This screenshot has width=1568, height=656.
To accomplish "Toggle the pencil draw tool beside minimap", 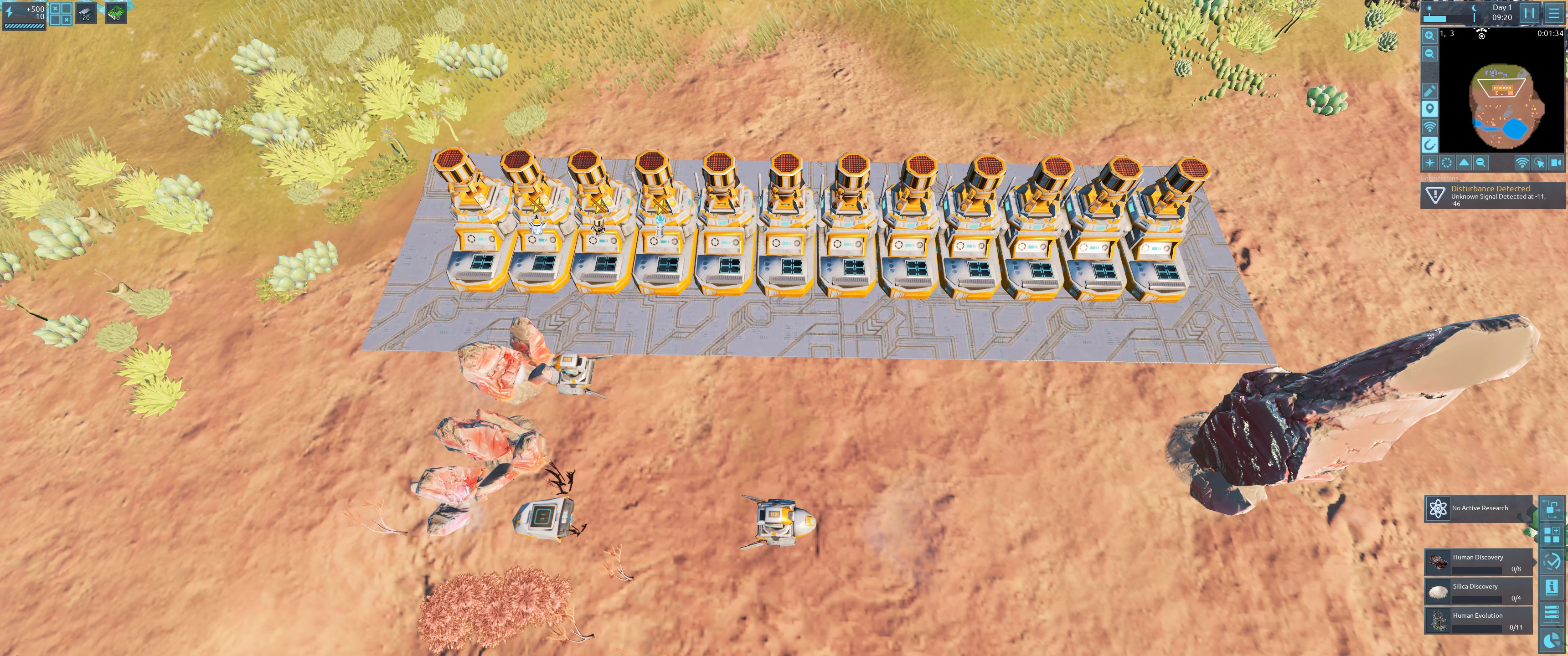I will click(x=1429, y=91).
